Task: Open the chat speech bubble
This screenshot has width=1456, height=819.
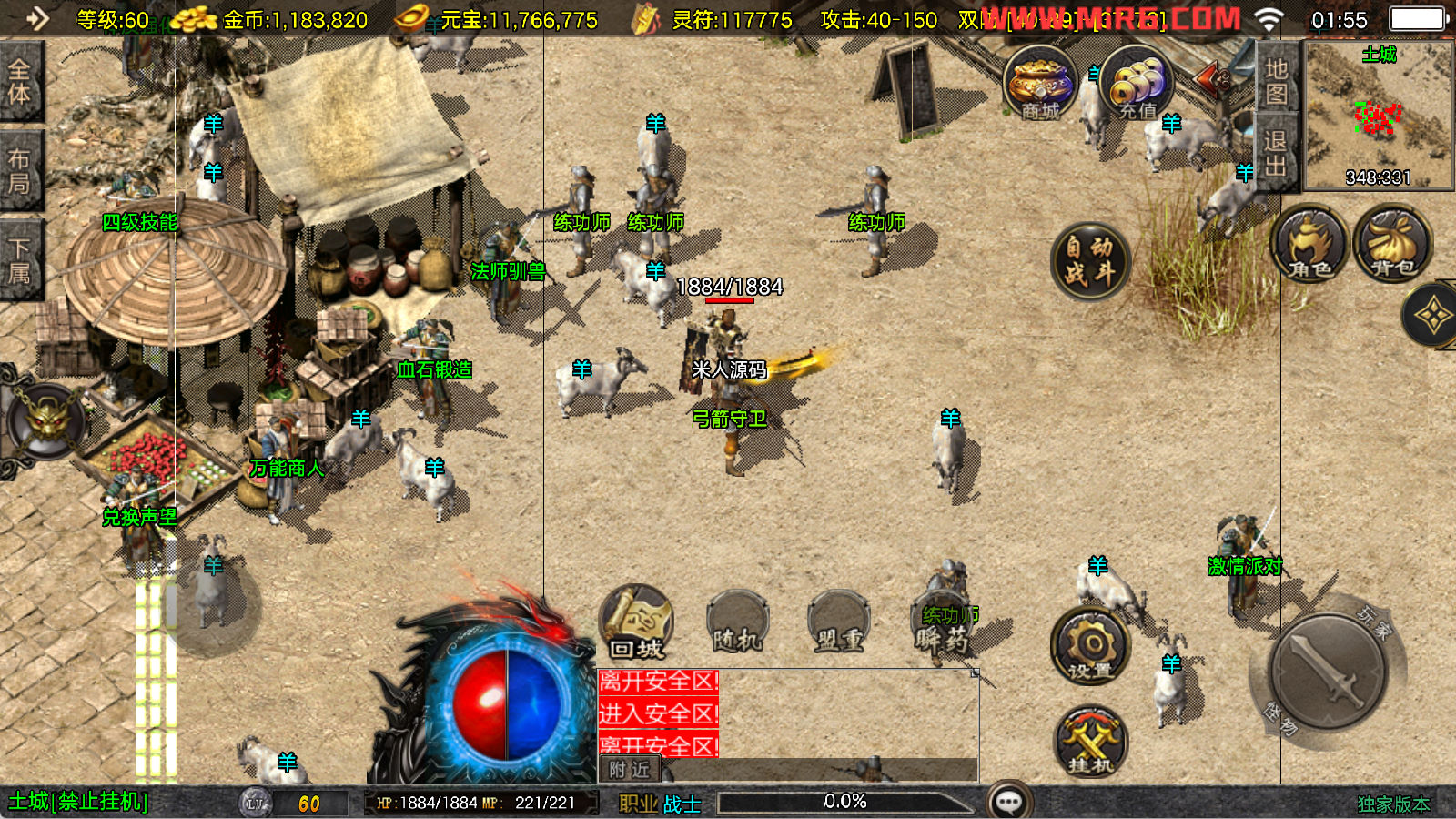Action: pyautogui.click(x=1009, y=802)
